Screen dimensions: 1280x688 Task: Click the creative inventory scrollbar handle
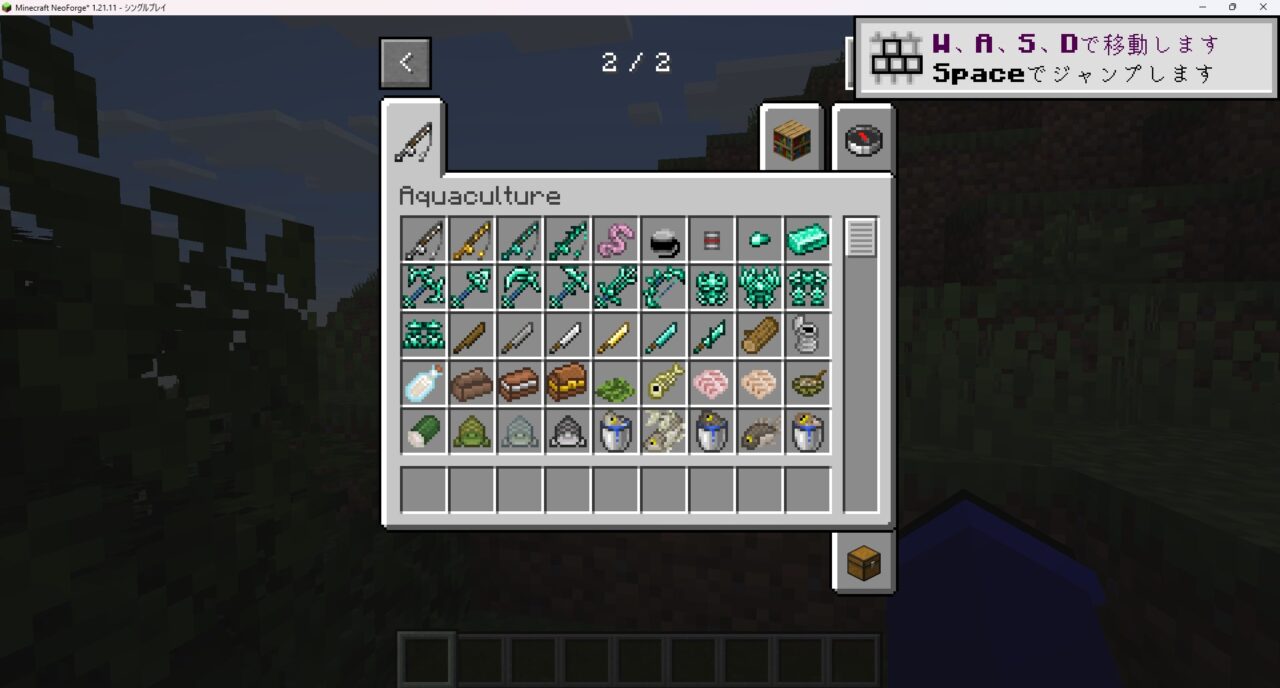861,238
